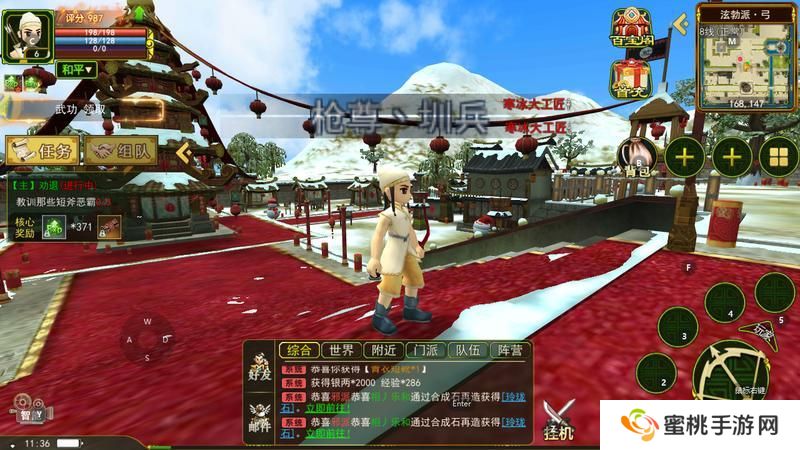
Task: Open the 百宝阁 shop
Action: 632,30
